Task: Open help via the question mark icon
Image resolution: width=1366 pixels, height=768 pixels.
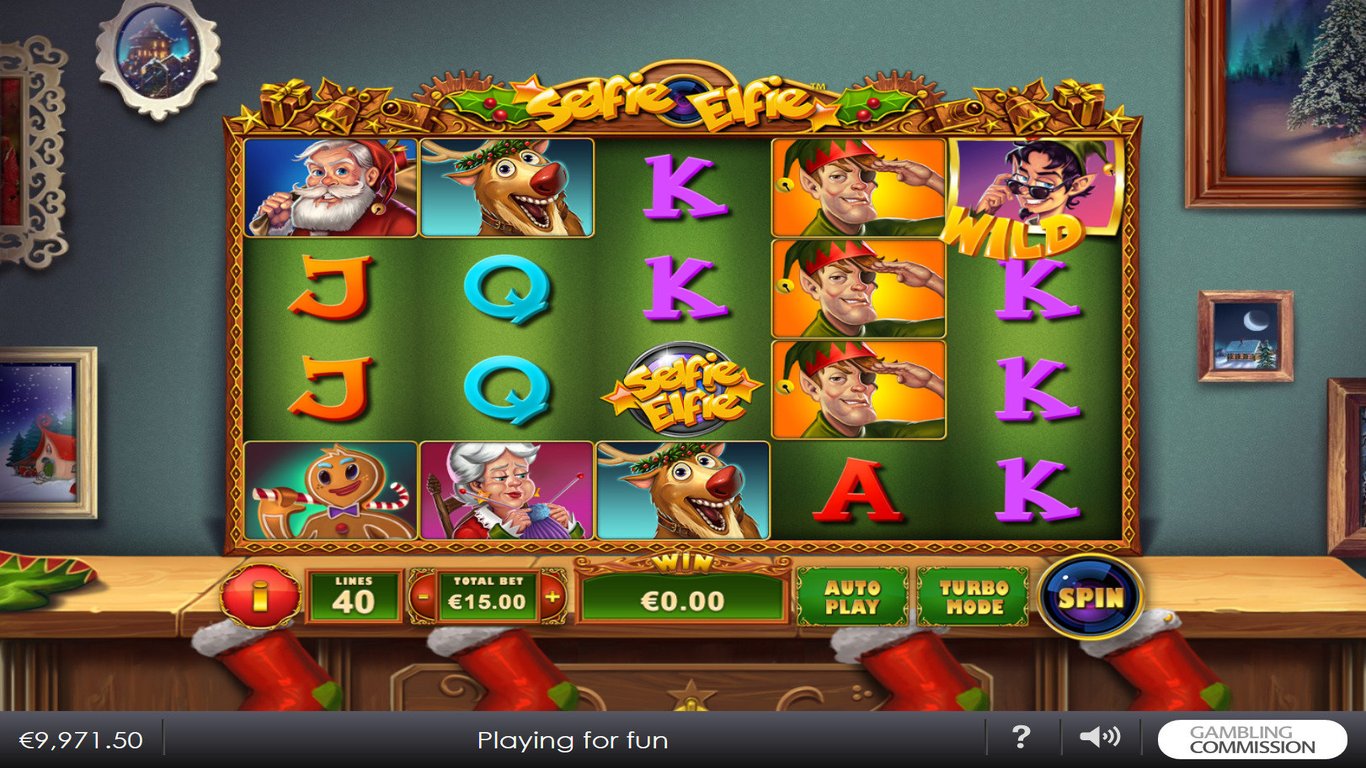Action: pyautogui.click(x=1021, y=738)
